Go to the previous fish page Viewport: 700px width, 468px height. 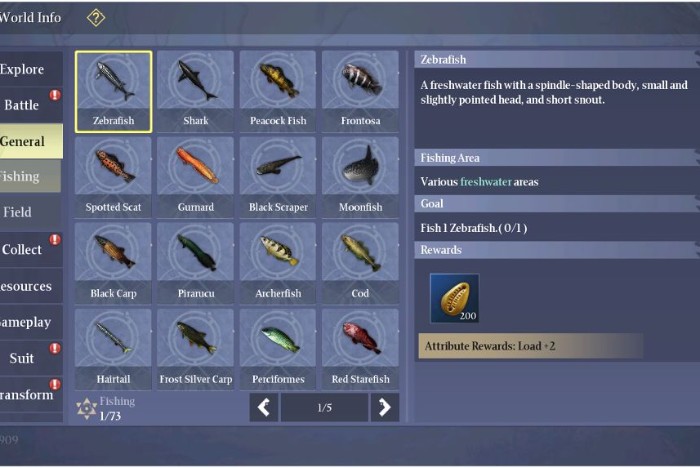263,407
